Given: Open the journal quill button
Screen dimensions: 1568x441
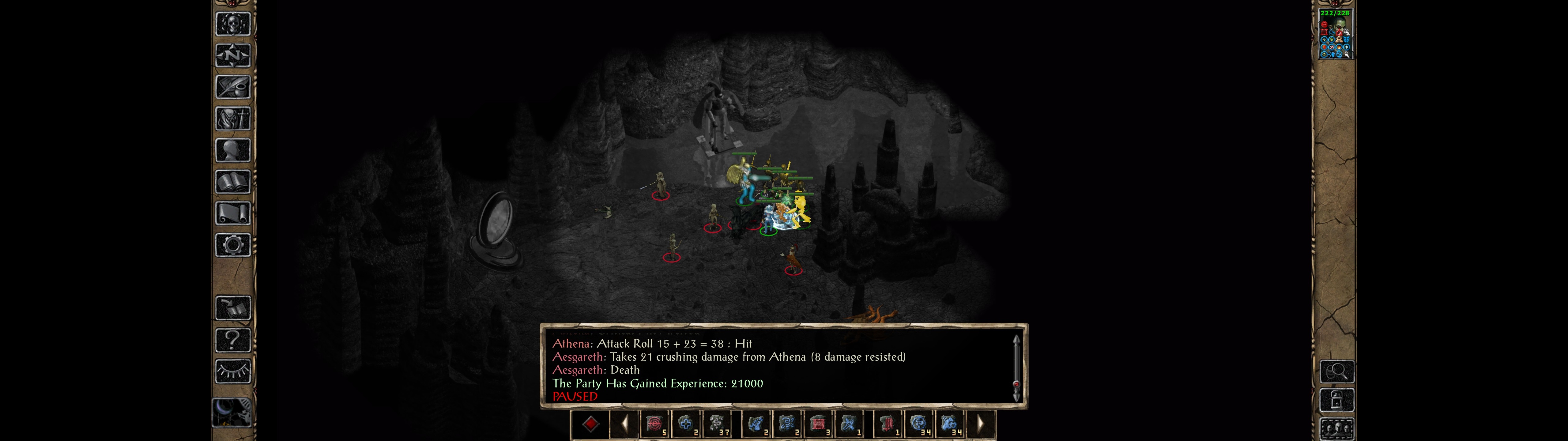Looking at the screenshot, I should click(x=233, y=87).
